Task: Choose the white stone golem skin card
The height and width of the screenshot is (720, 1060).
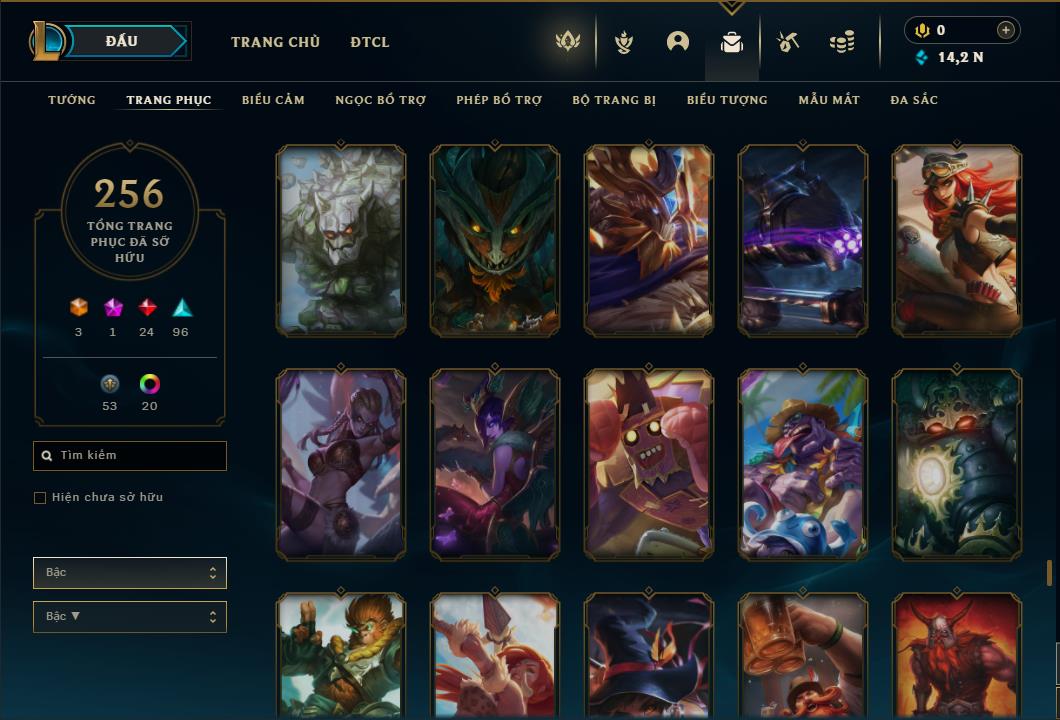Action: [341, 240]
